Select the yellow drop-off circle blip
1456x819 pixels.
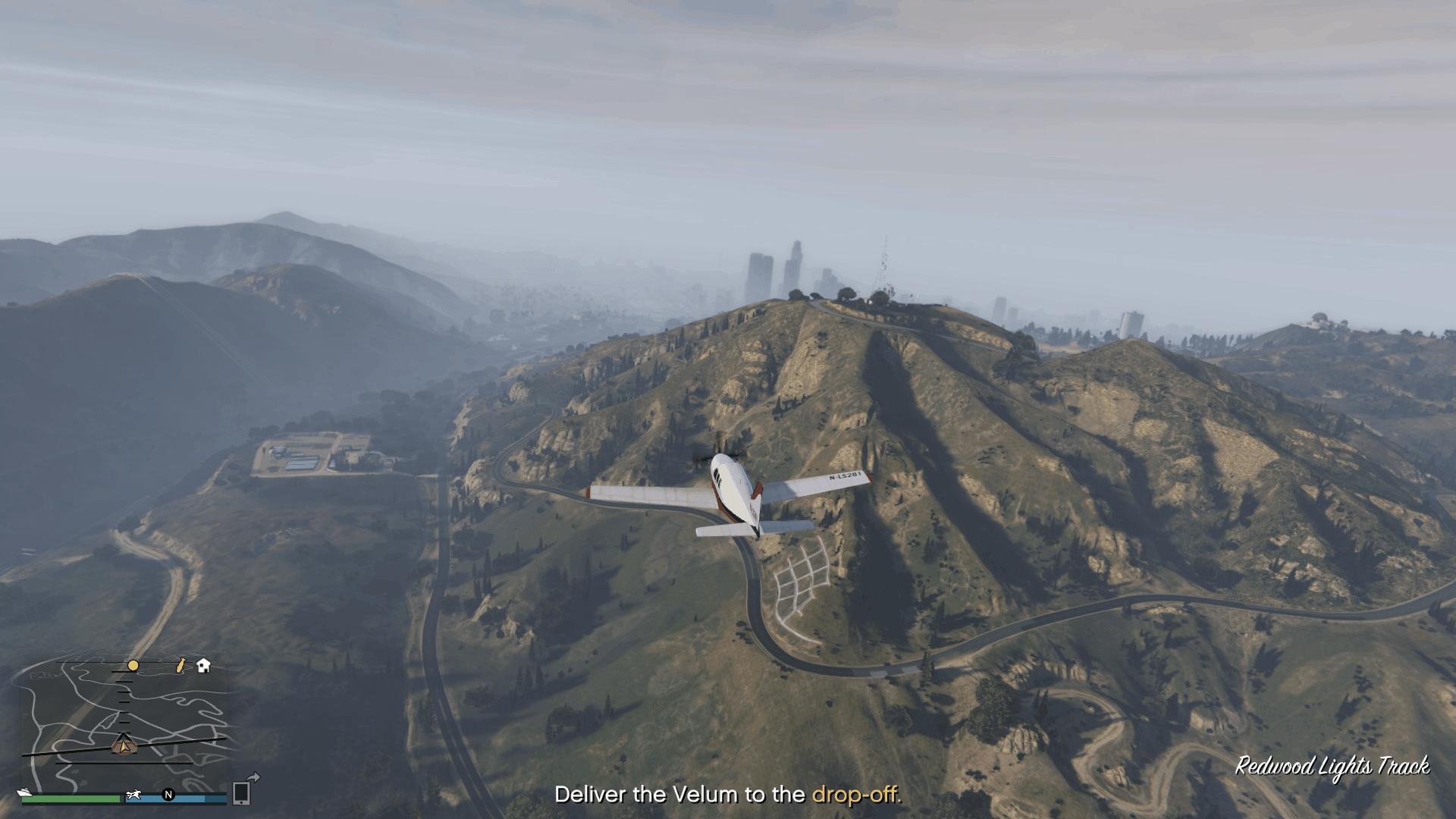click(133, 666)
